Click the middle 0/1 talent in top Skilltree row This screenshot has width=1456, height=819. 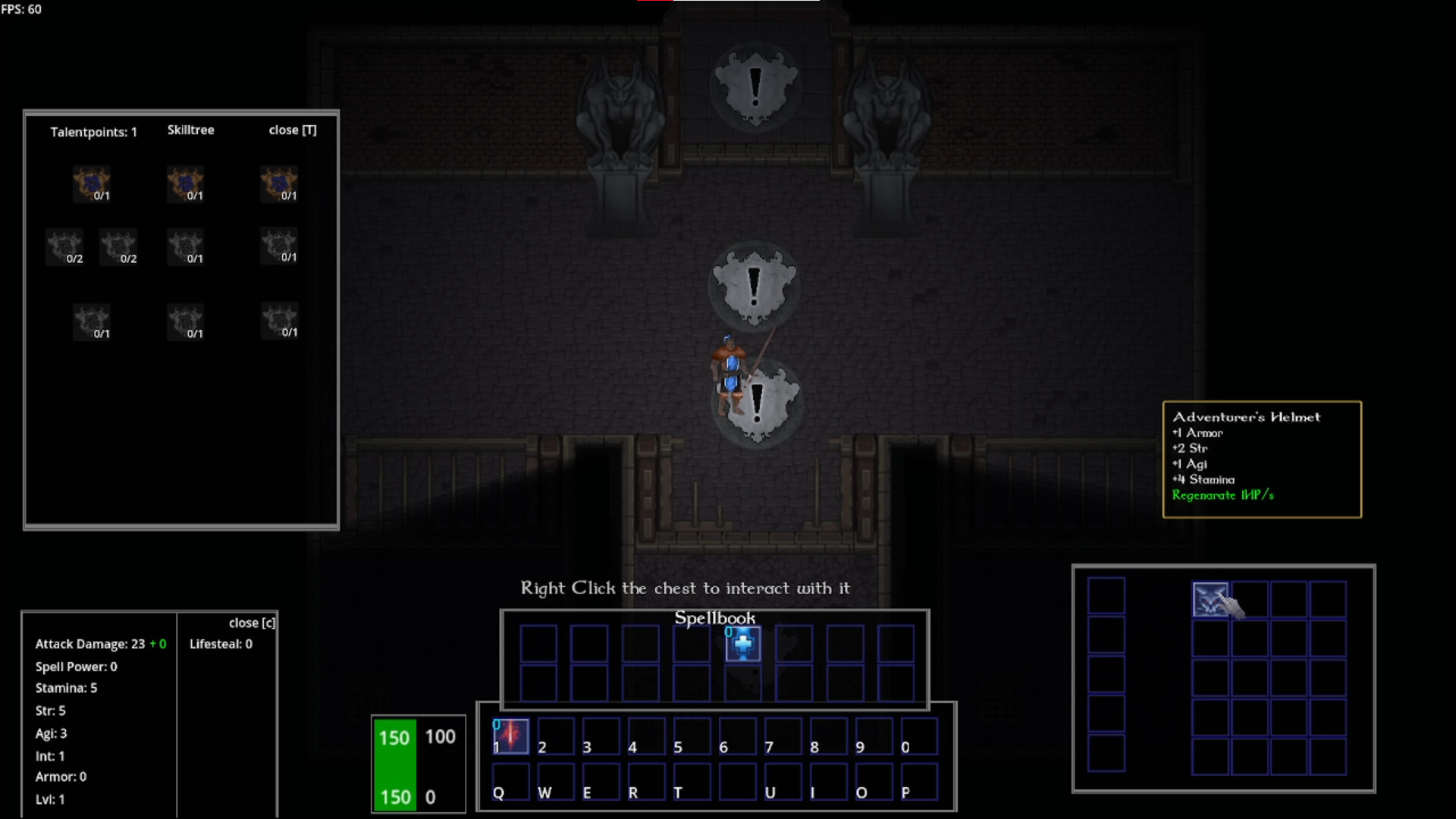(185, 184)
